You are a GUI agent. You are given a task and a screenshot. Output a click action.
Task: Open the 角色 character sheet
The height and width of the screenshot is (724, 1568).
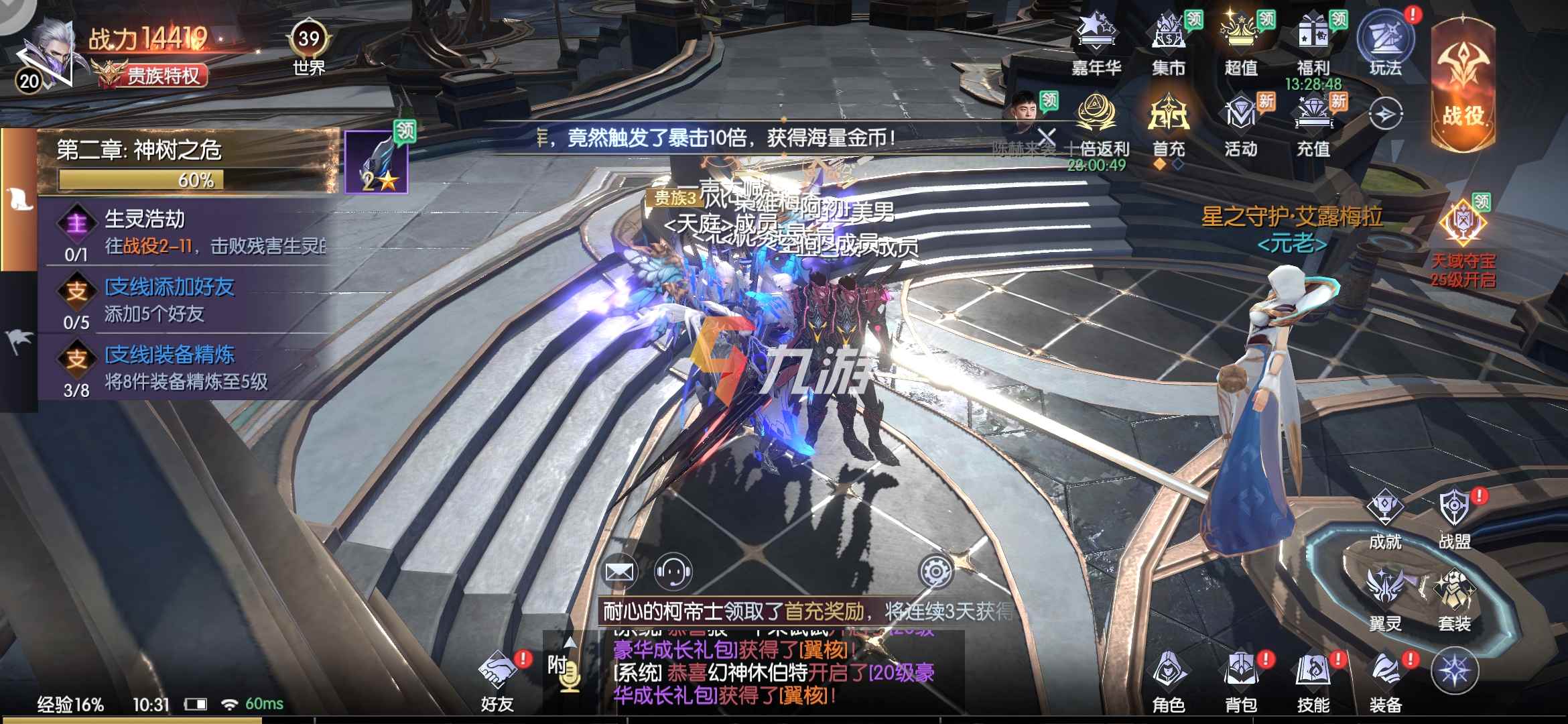pyautogui.click(x=1169, y=680)
